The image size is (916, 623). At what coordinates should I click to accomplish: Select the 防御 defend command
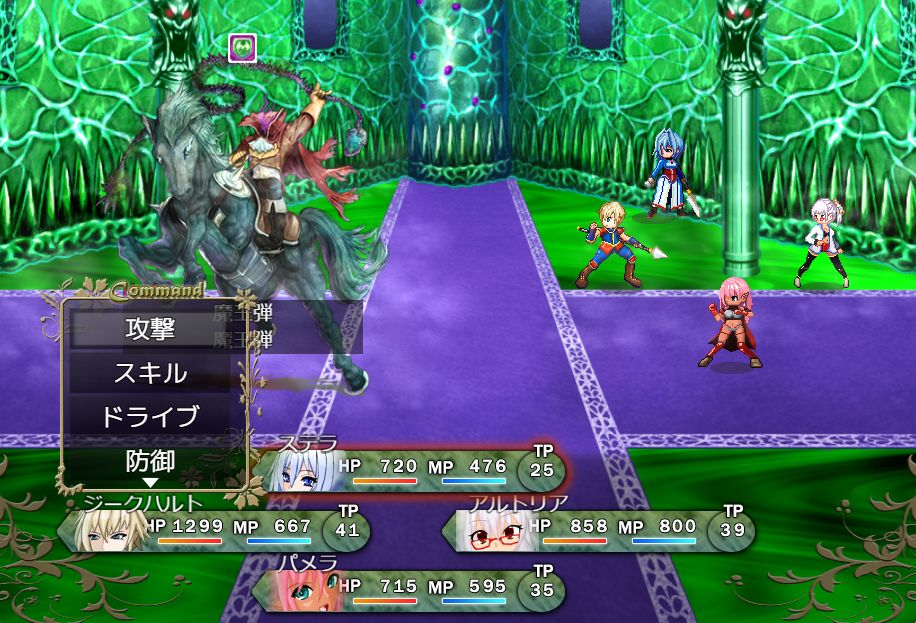coord(151,461)
